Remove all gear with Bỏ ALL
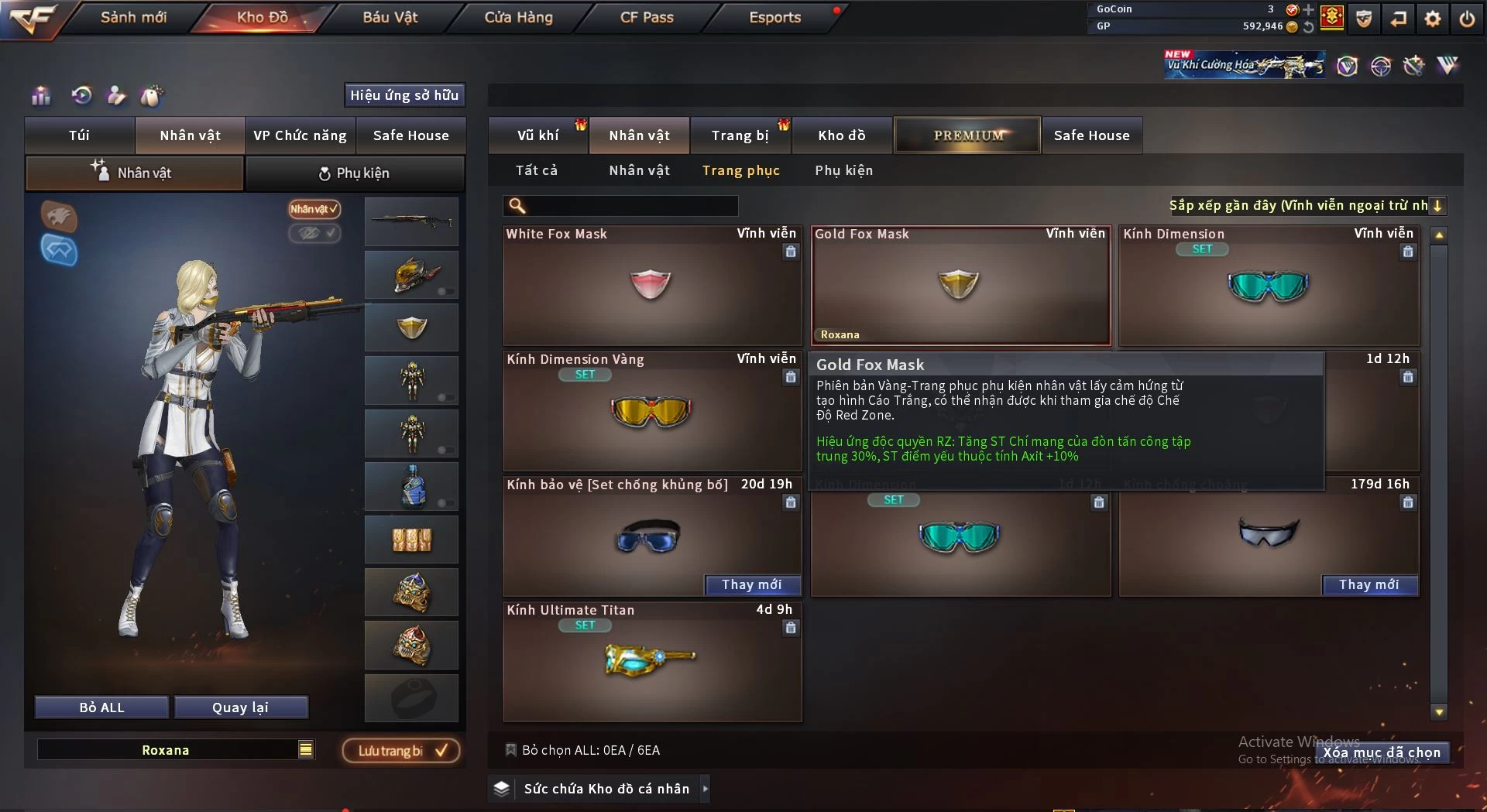The height and width of the screenshot is (812, 1487). pos(101,708)
